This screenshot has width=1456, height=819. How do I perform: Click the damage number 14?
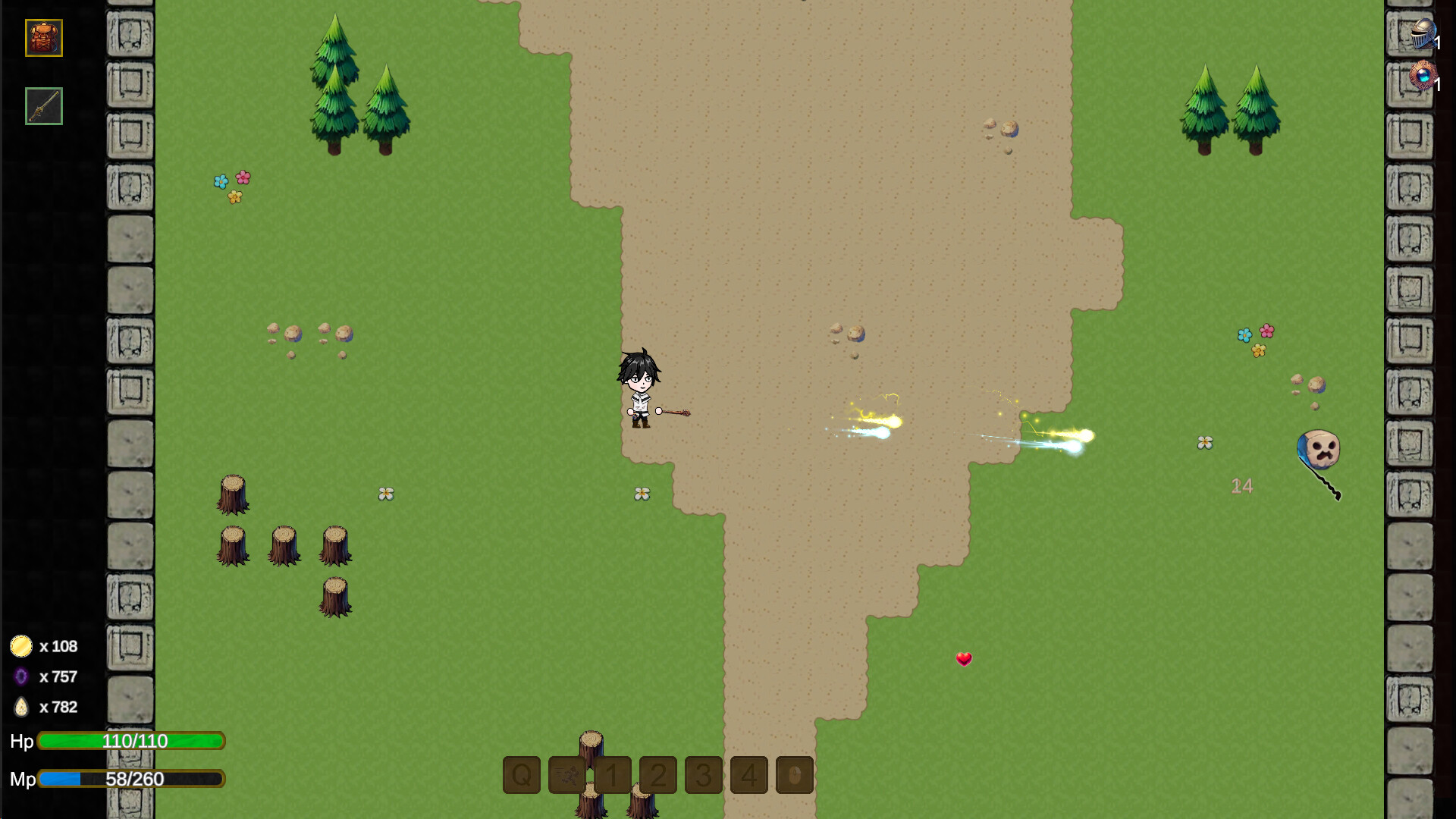(1242, 486)
